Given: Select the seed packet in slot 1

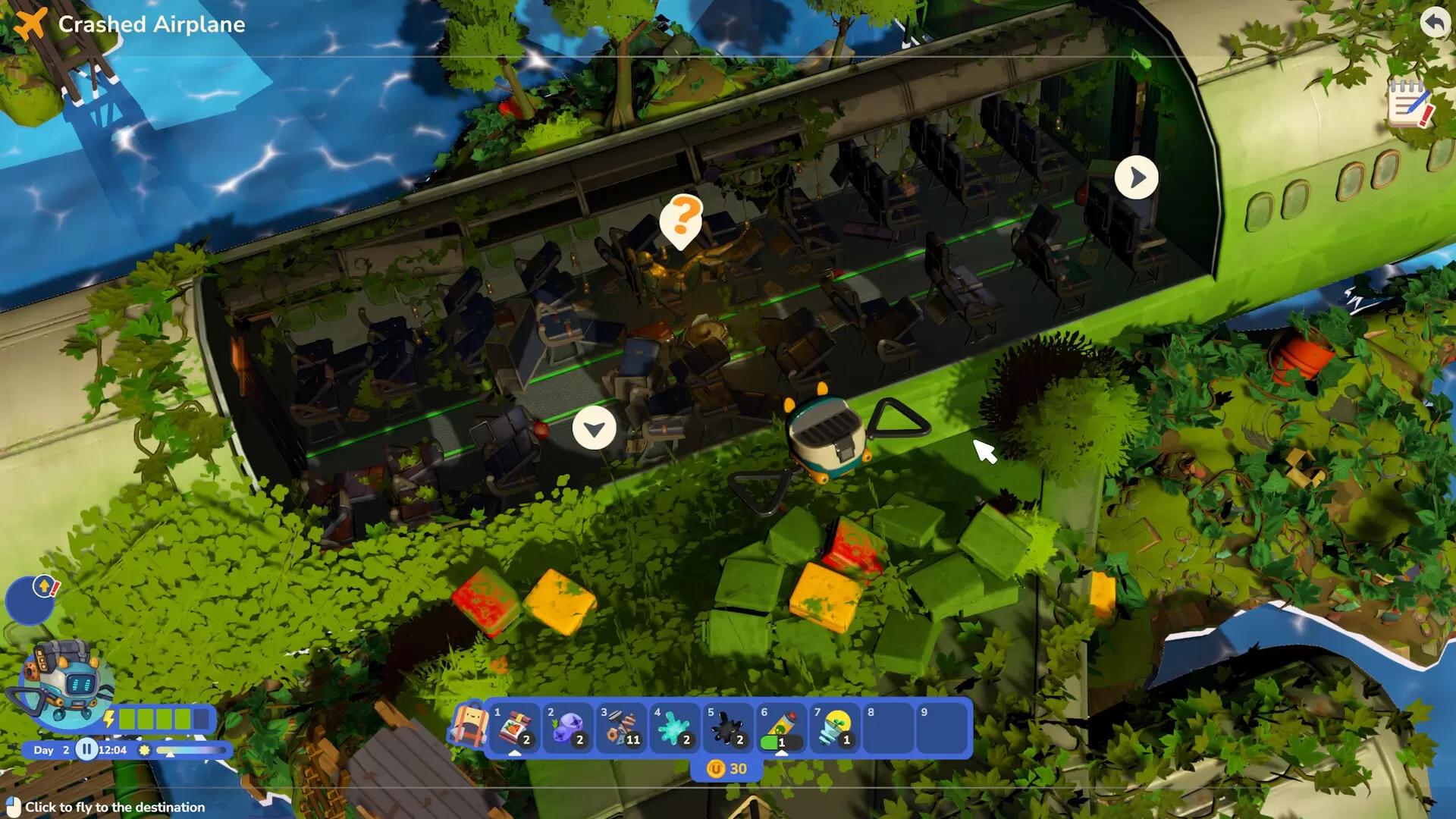Looking at the screenshot, I should (514, 729).
